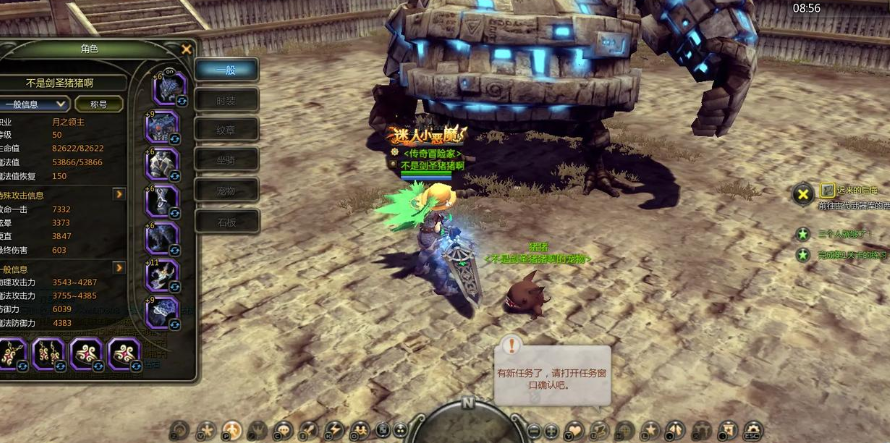Switch to the 时装 costume tab
The image size is (890, 443).
[226, 100]
